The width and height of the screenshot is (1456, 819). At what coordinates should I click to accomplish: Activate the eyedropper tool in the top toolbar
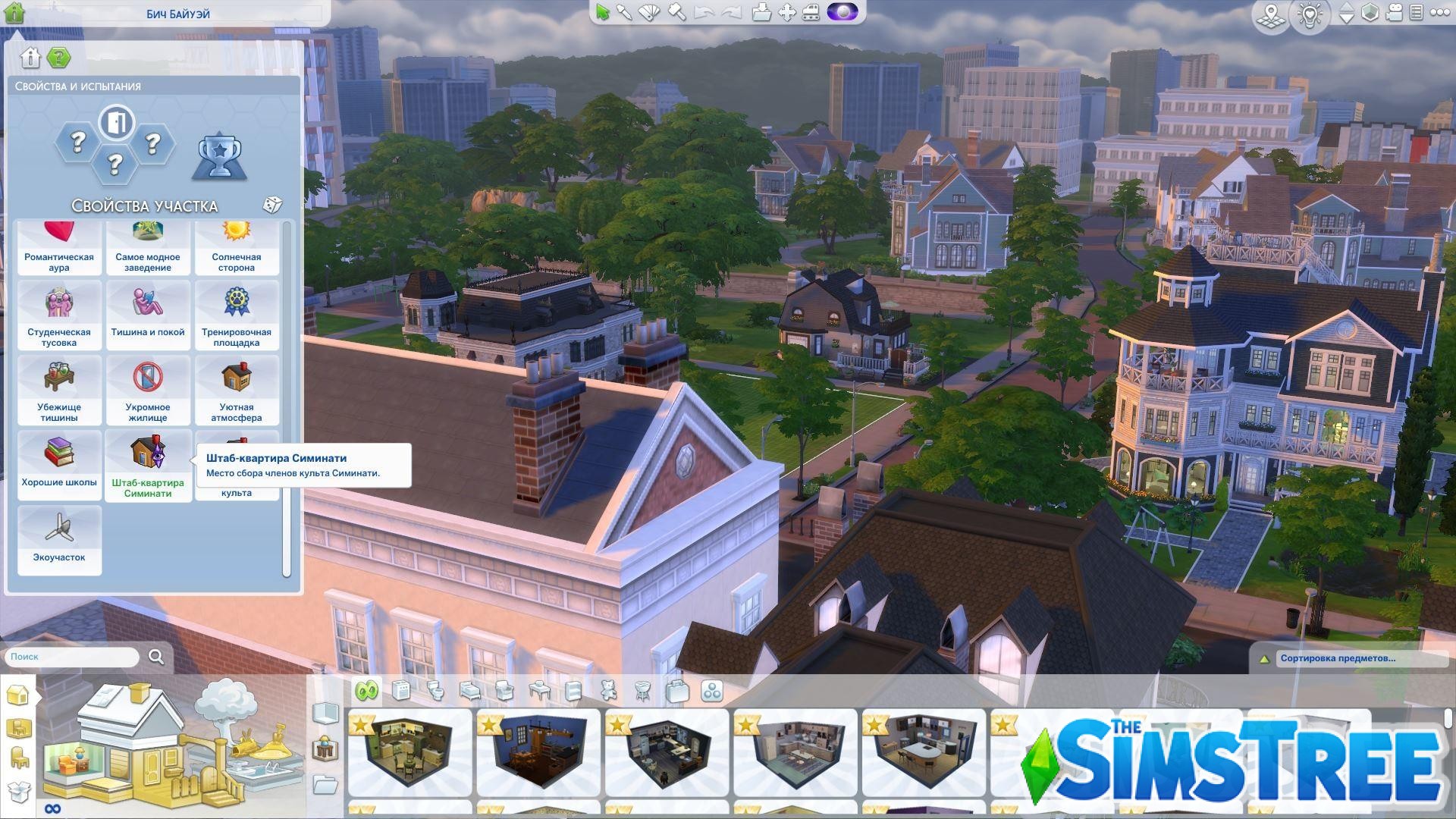pyautogui.click(x=624, y=14)
